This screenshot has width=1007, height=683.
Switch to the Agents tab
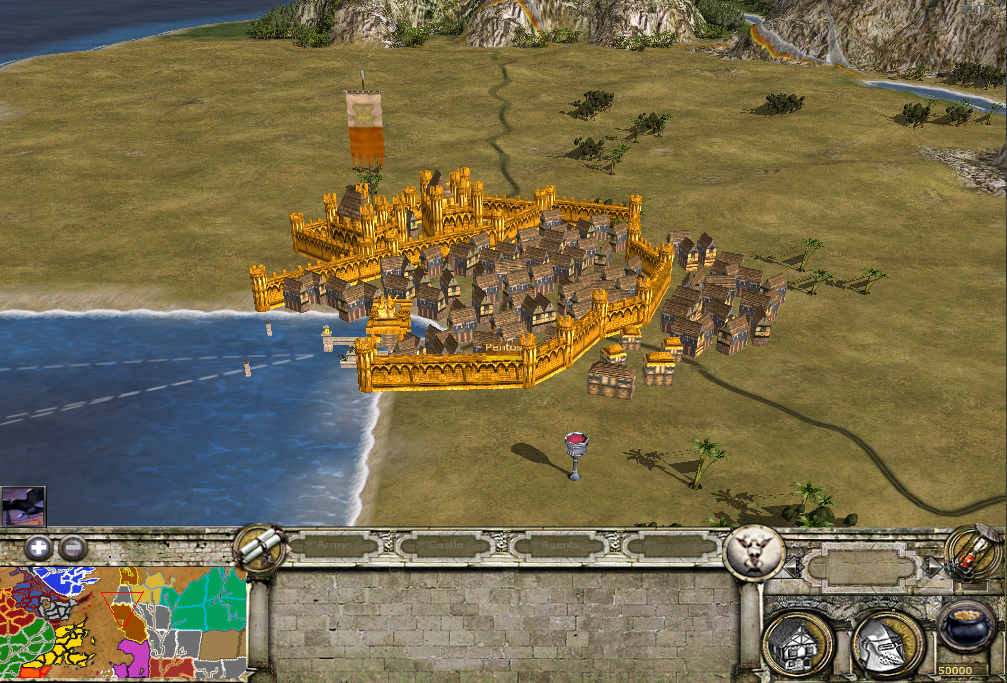tap(556, 546)
